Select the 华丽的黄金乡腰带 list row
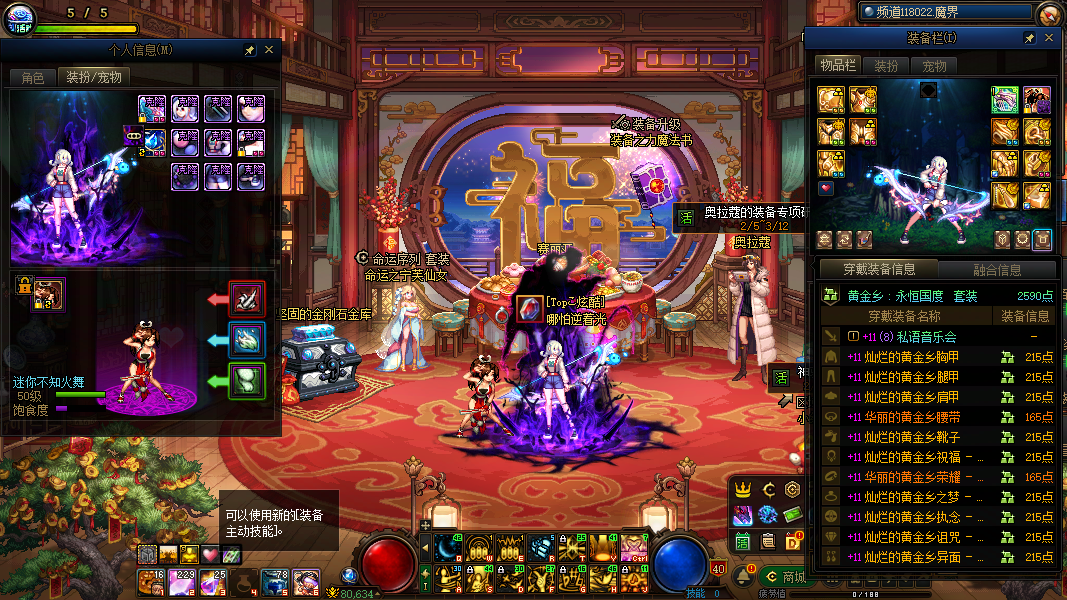 click(x=903, y=417)
